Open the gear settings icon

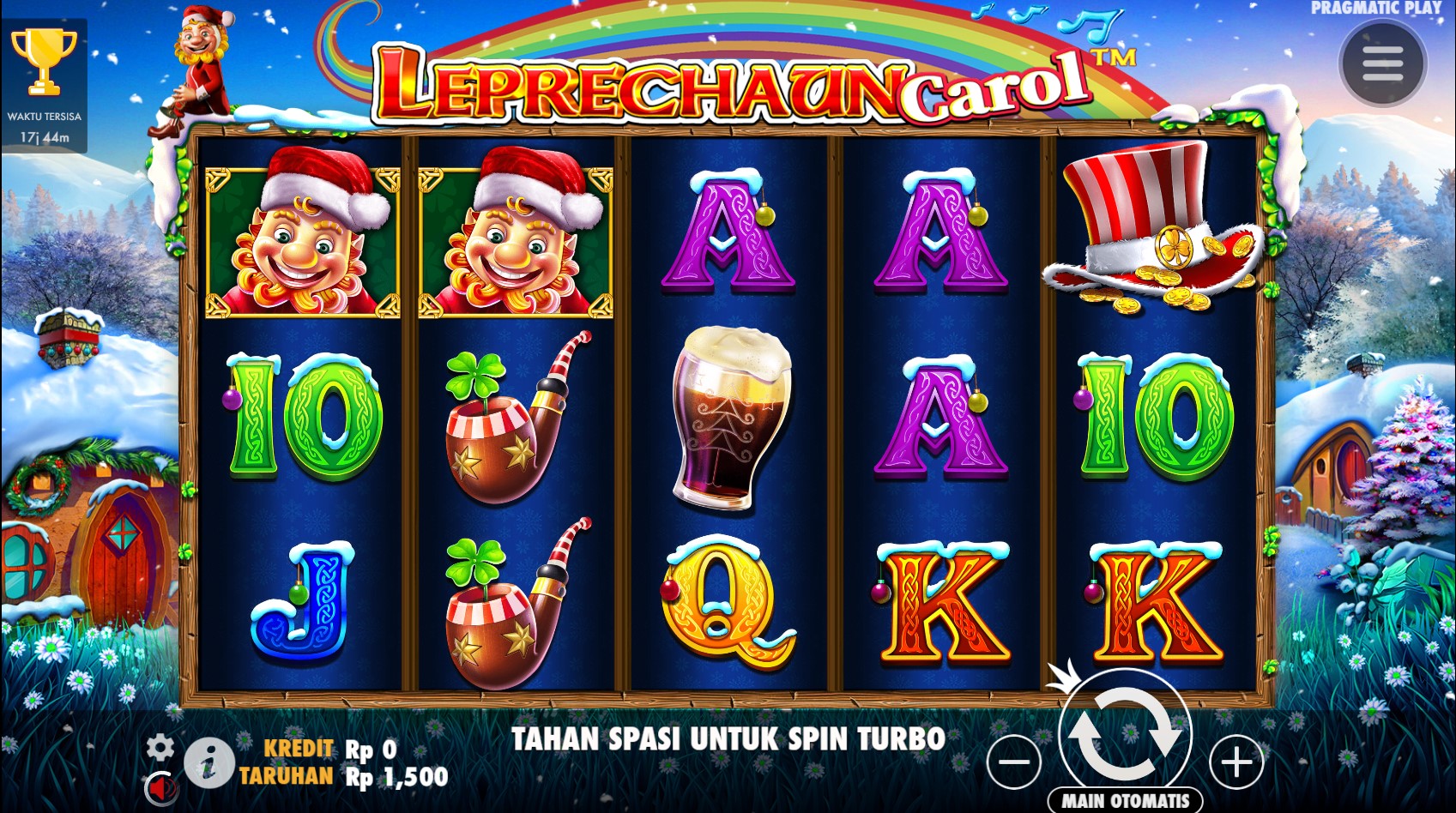[x=160, y=747]
